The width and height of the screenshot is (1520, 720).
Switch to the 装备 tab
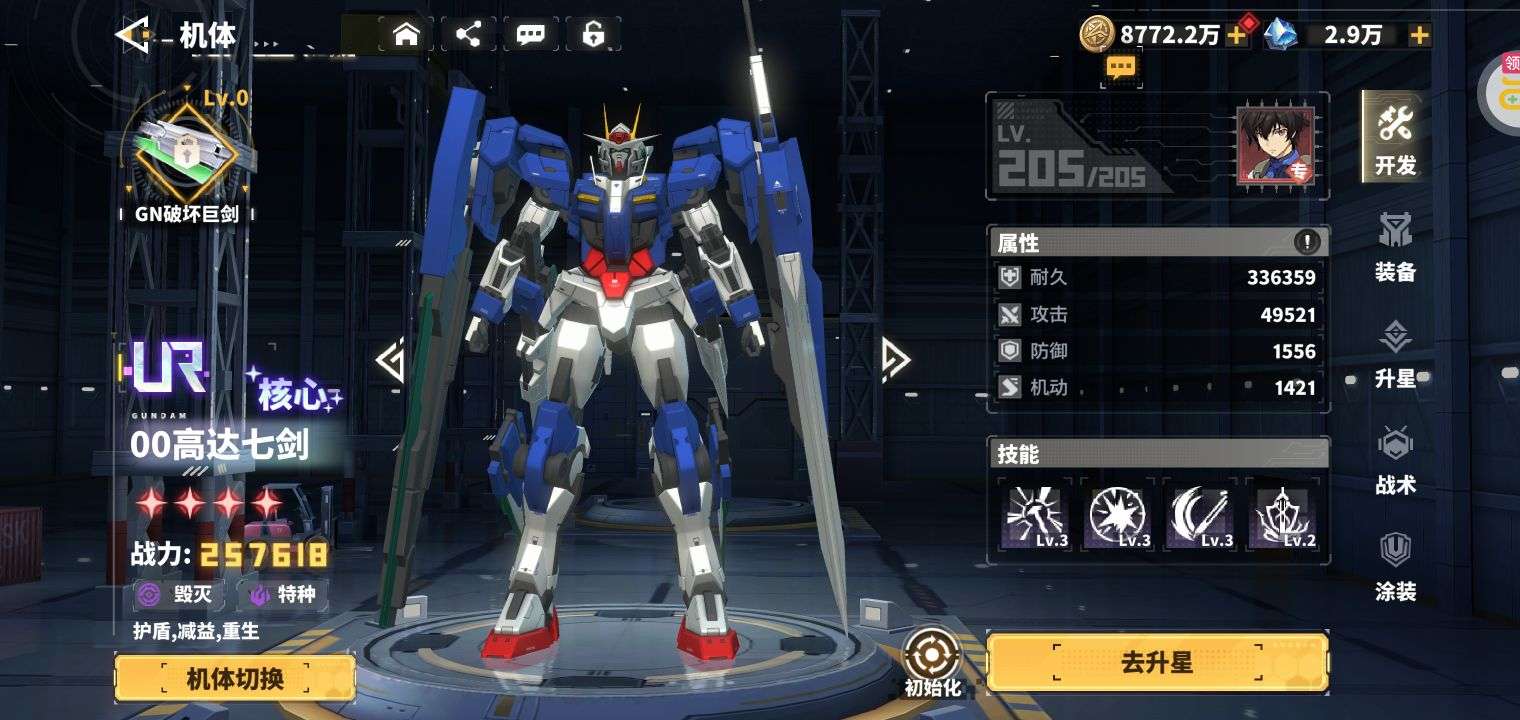(1395, 245)
